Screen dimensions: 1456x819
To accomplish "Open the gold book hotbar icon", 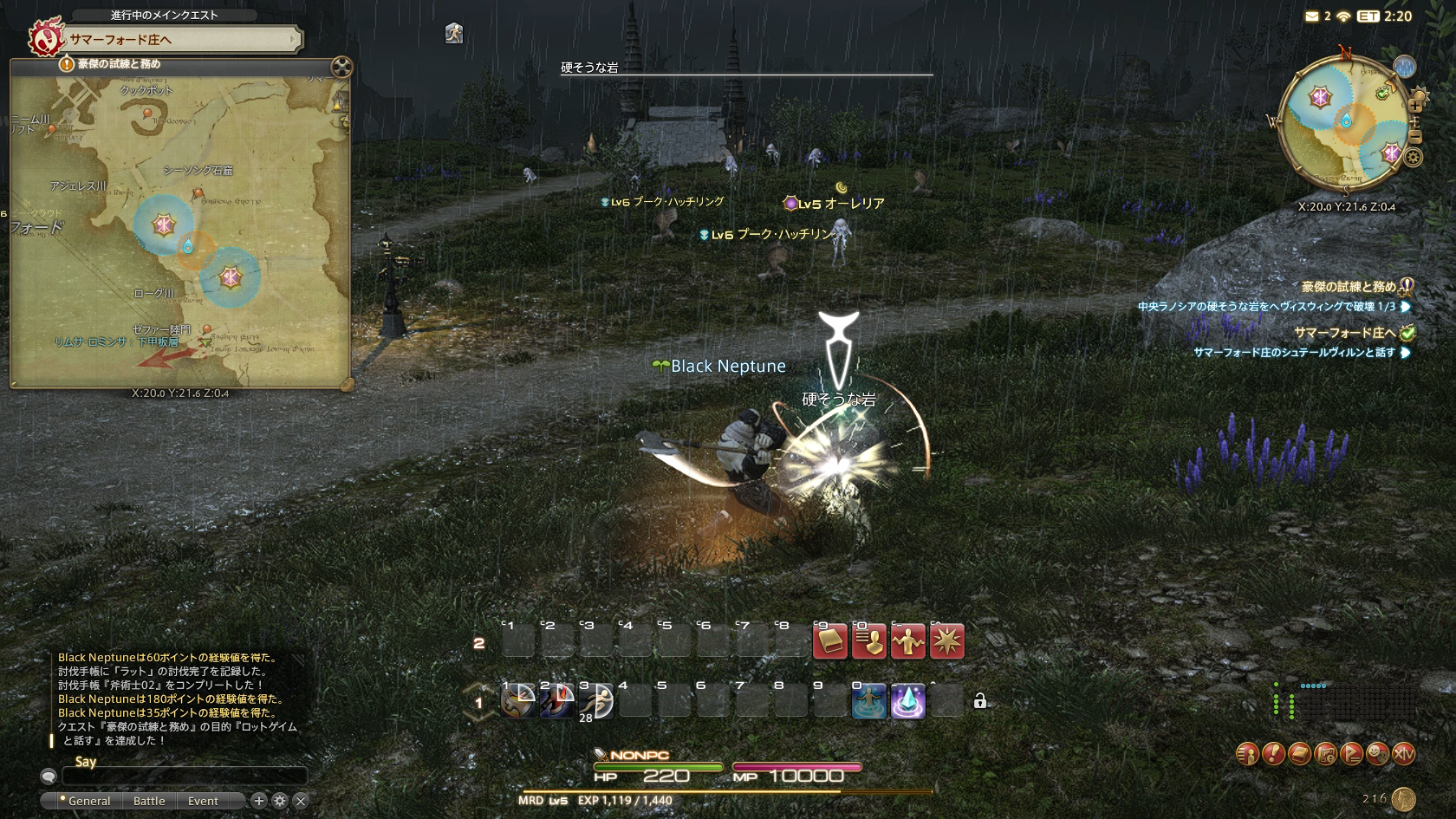I will 829,641.
